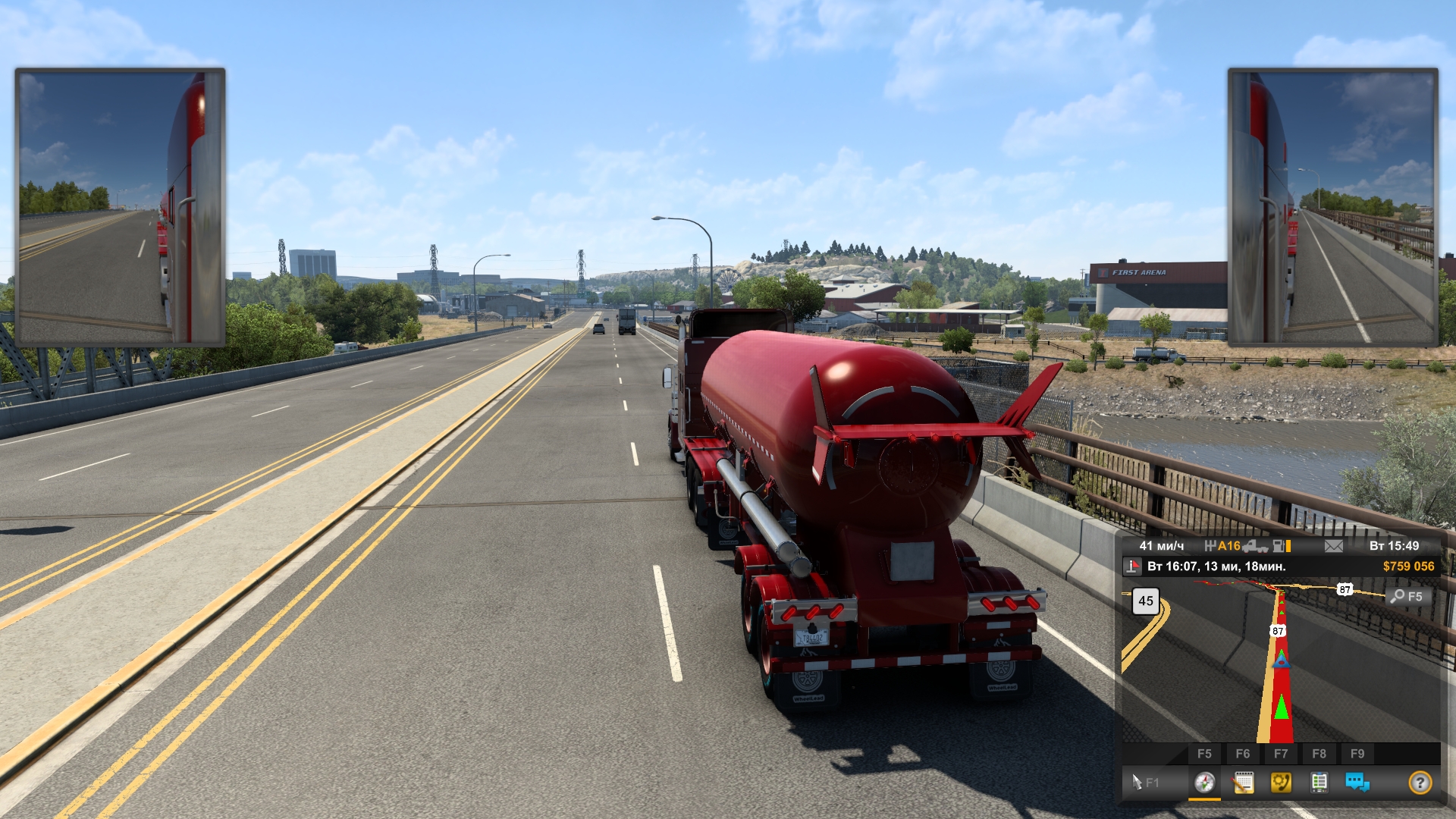Click the right side mirror view
1456x819 pixels.
1332,207
